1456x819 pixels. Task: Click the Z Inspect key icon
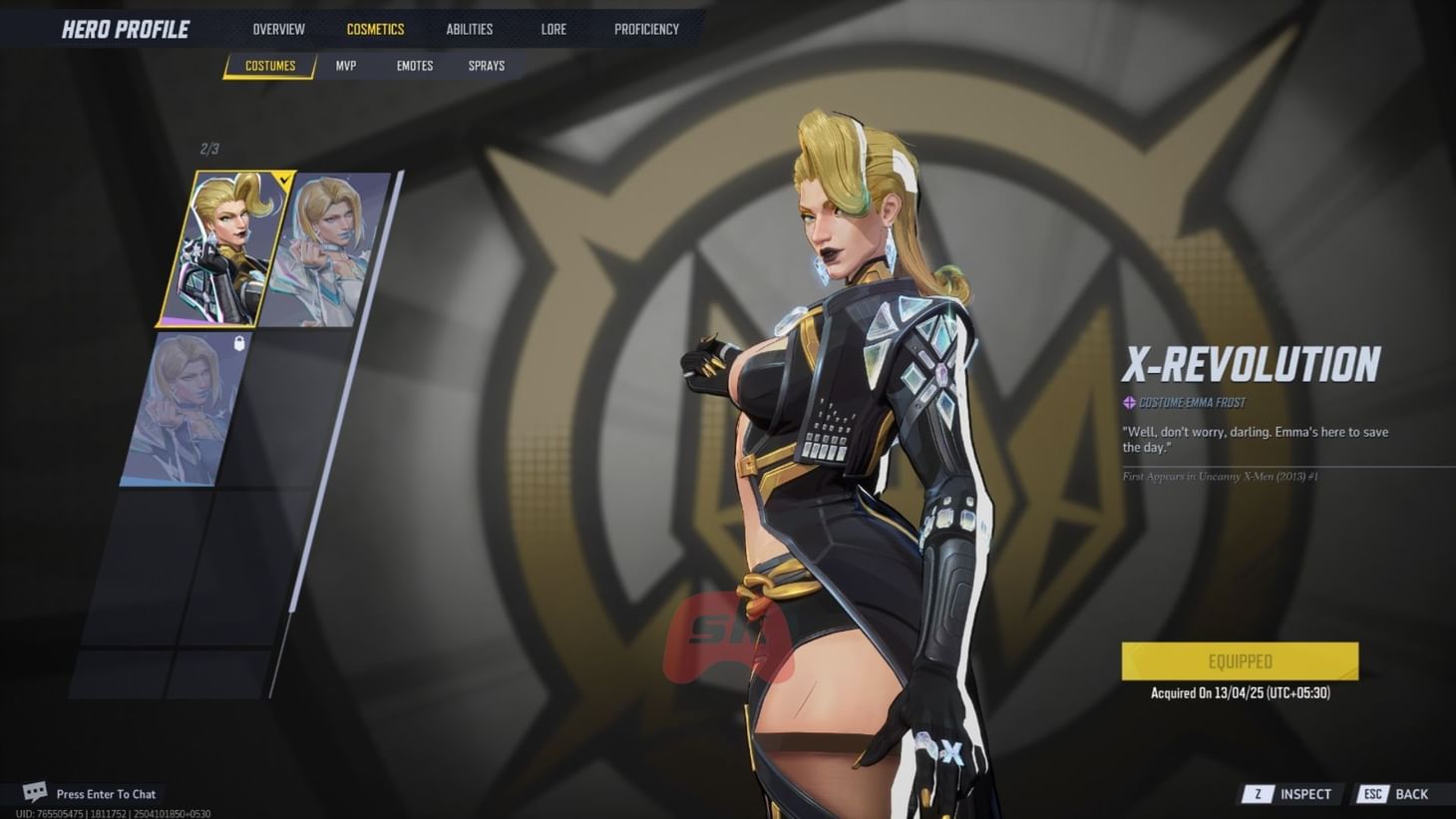pos(1259,794)
